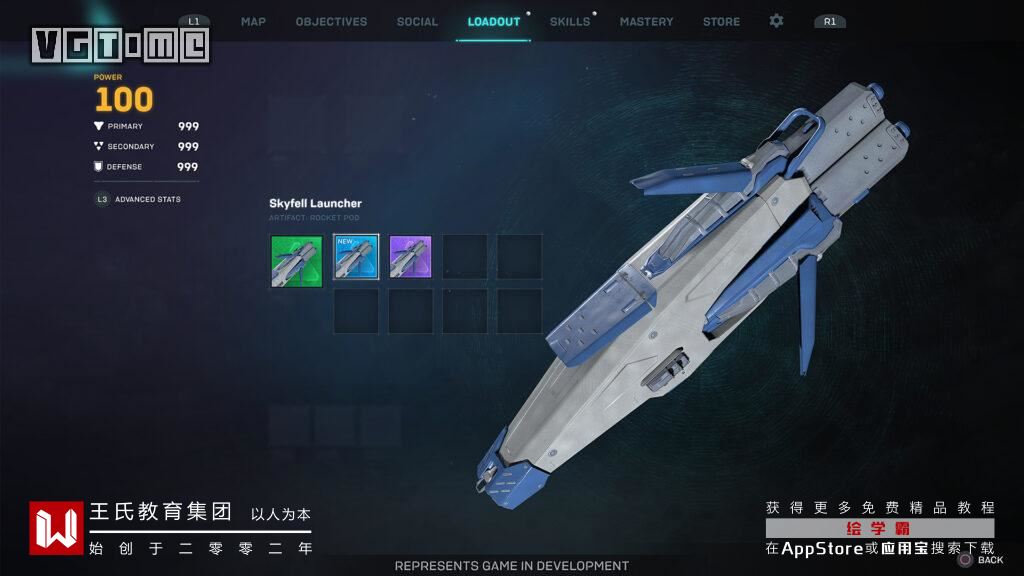
Task: Open settings via the gear icon
Action: click(776, 21)
